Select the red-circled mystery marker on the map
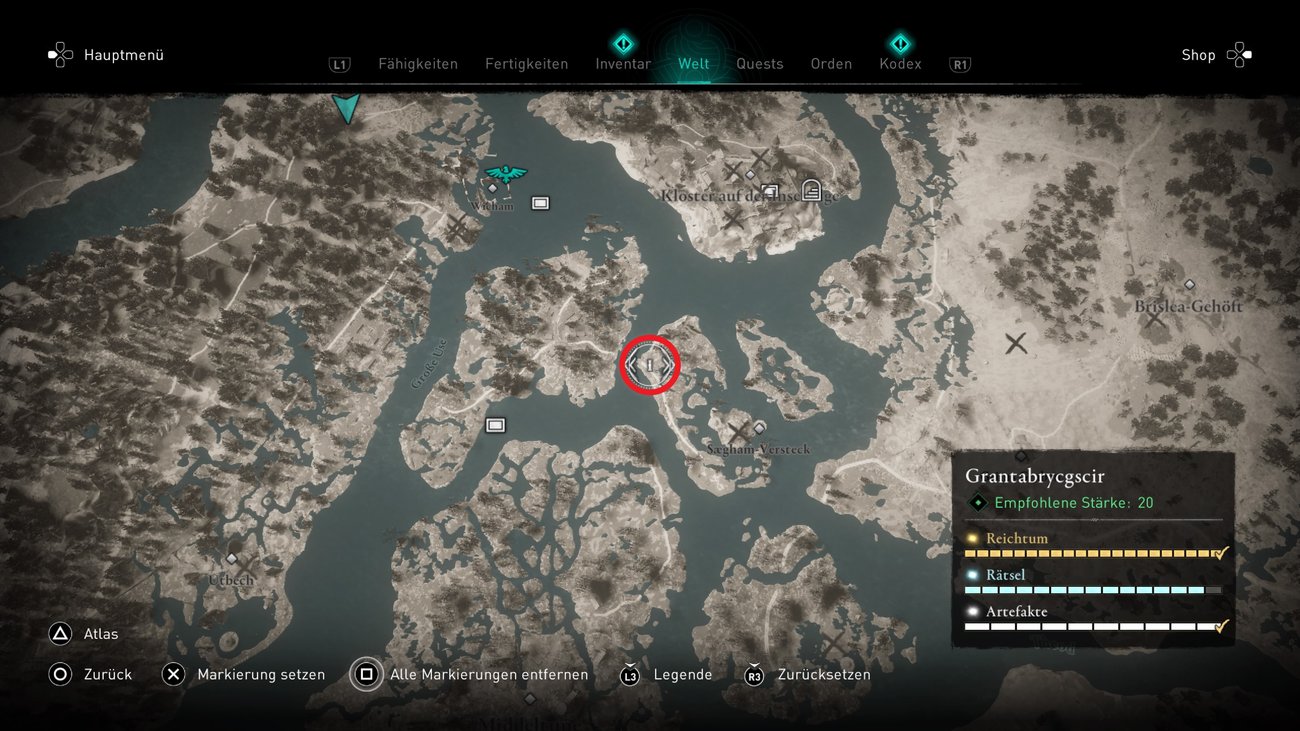Screen dimensions: 1300x731 (650, 365)
